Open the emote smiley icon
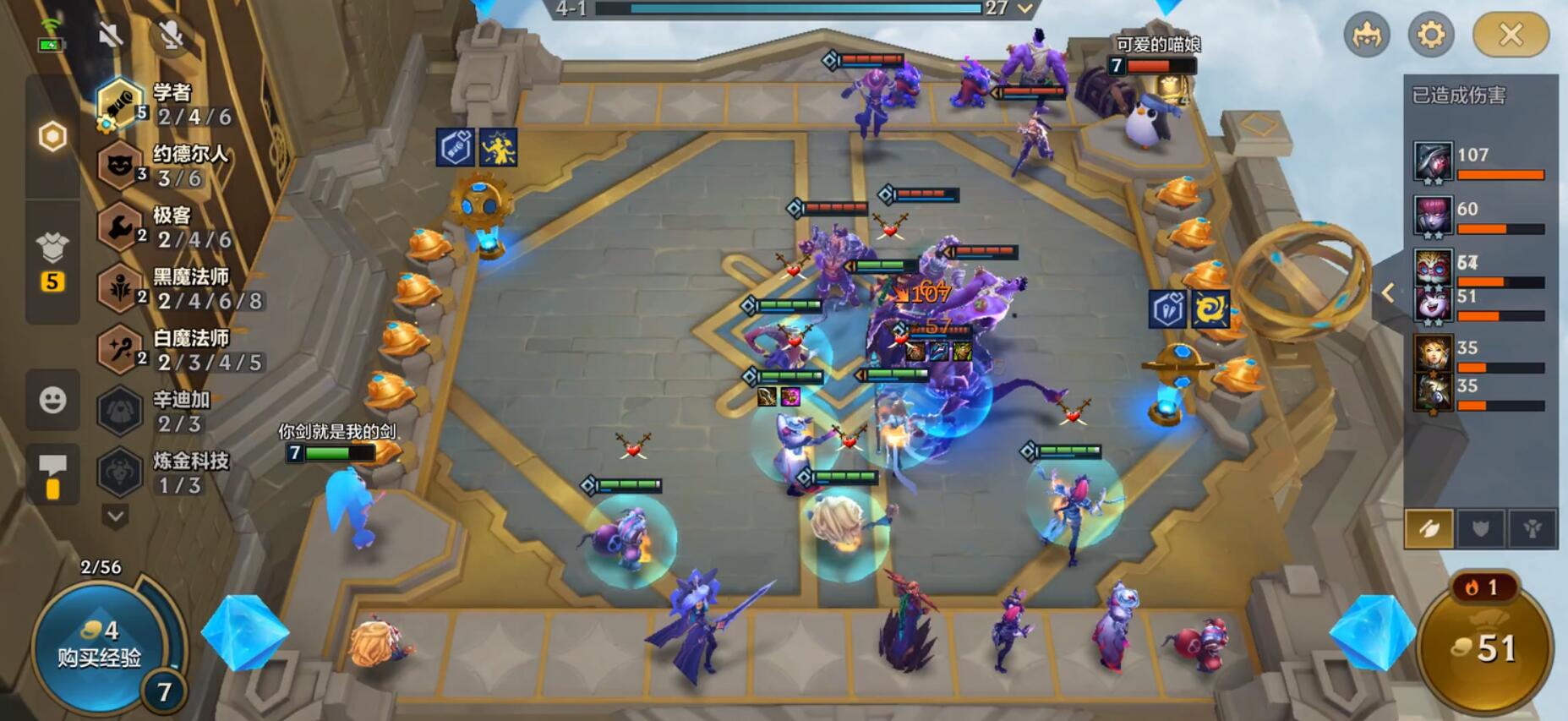The image size is (1568, 721). 52,401
